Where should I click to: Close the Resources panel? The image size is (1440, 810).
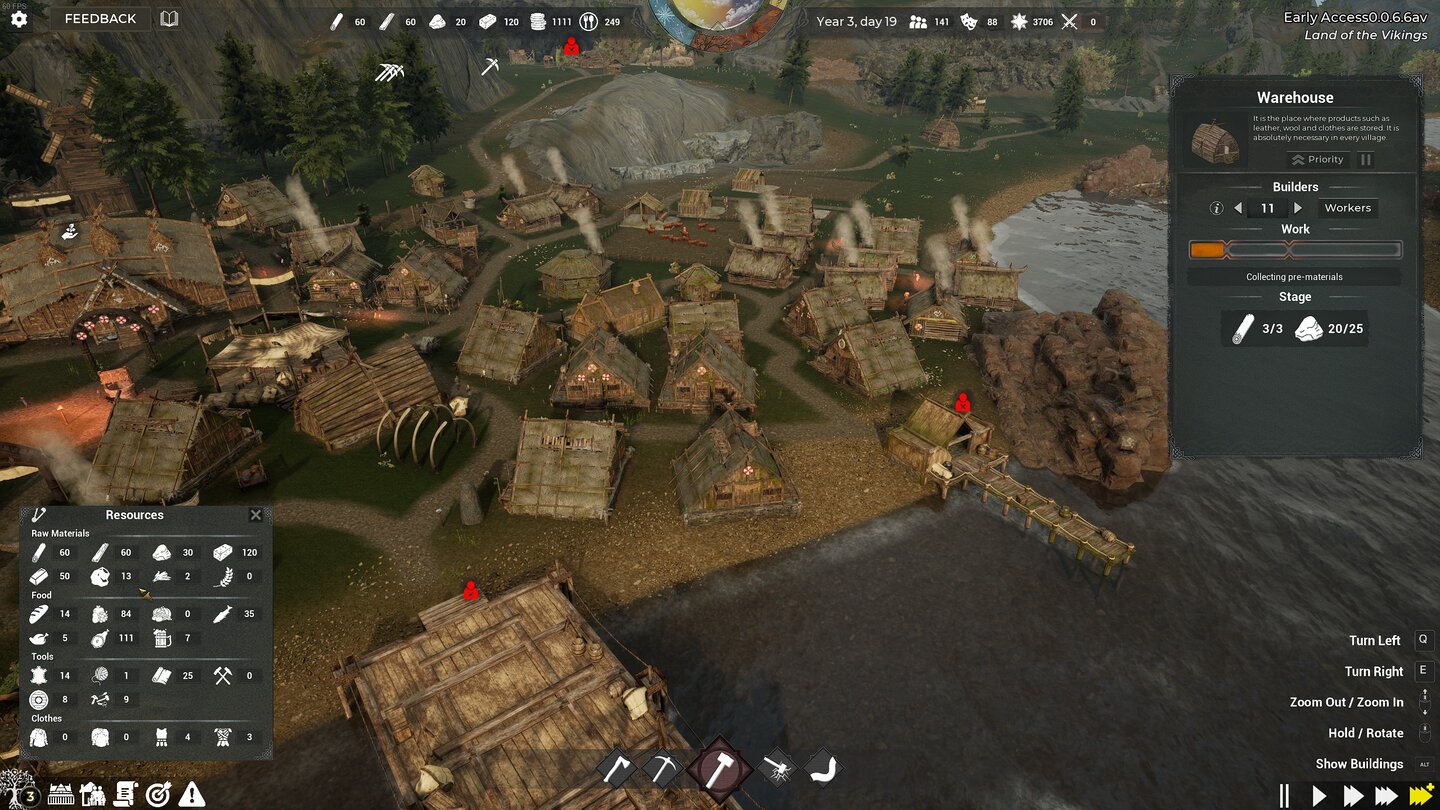pyautogui.click(x=256, y=515)
